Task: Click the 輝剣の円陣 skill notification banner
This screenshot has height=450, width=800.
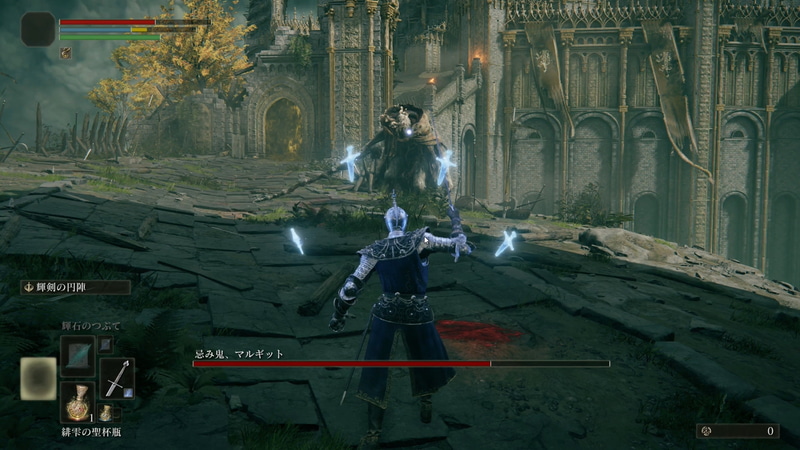Action: point(75,288)
